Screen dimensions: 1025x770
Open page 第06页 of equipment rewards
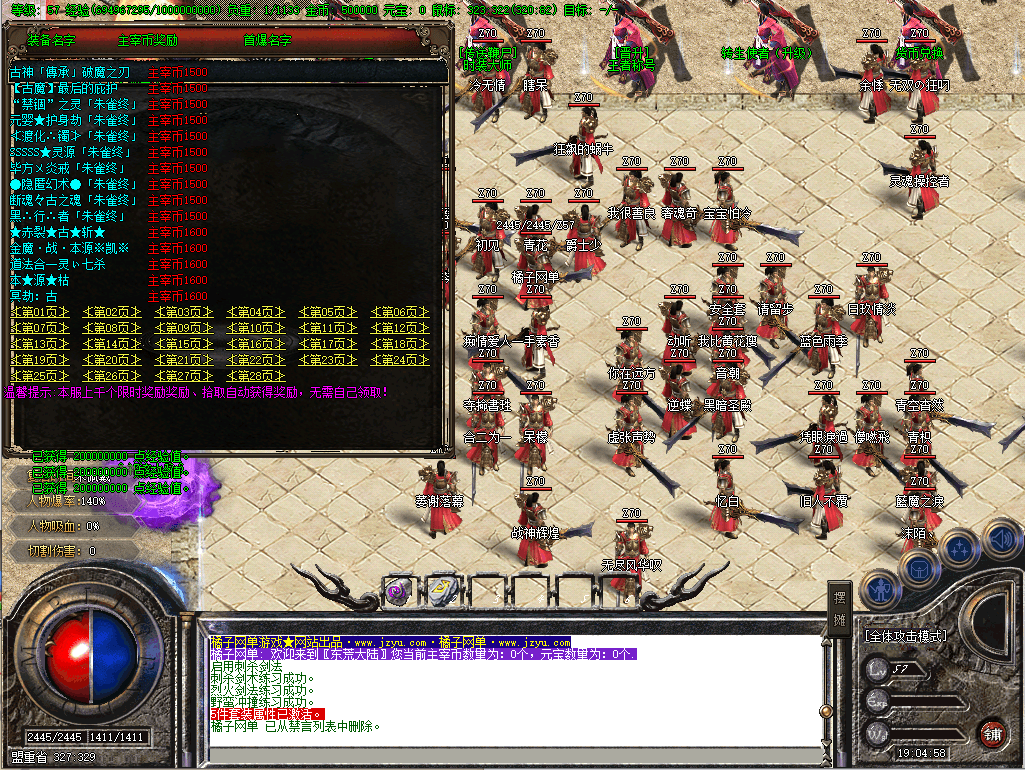click(x=399, y=312)
